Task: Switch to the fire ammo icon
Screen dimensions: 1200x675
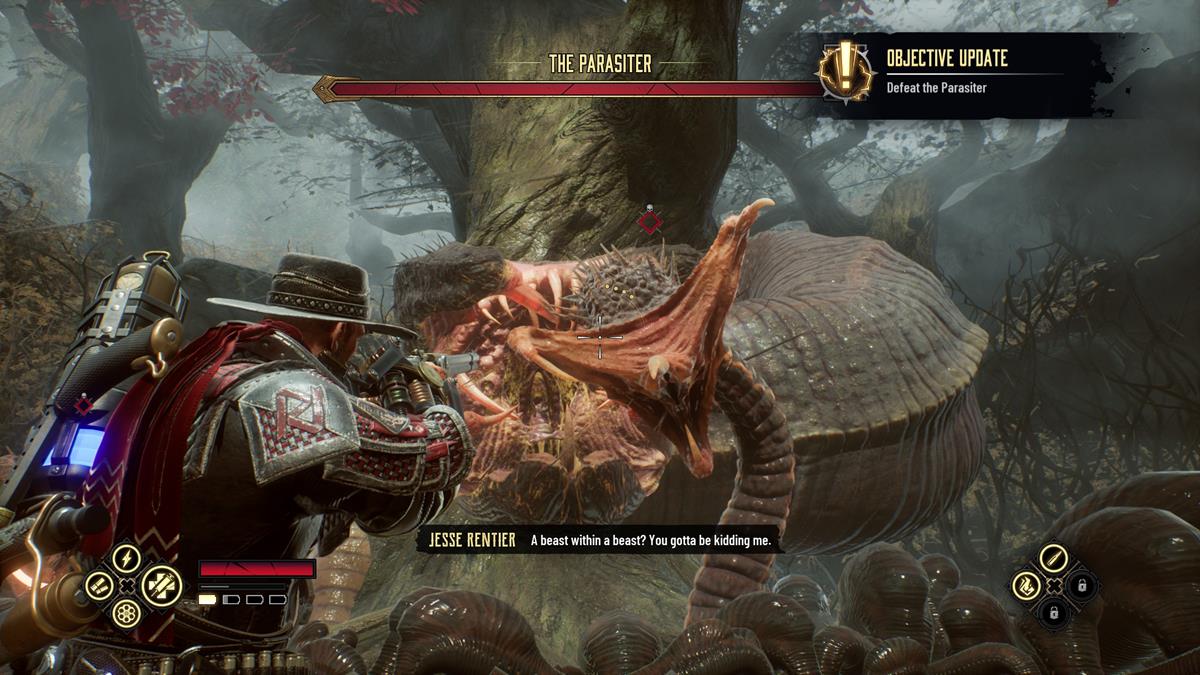Action: tap(1025, 586)
